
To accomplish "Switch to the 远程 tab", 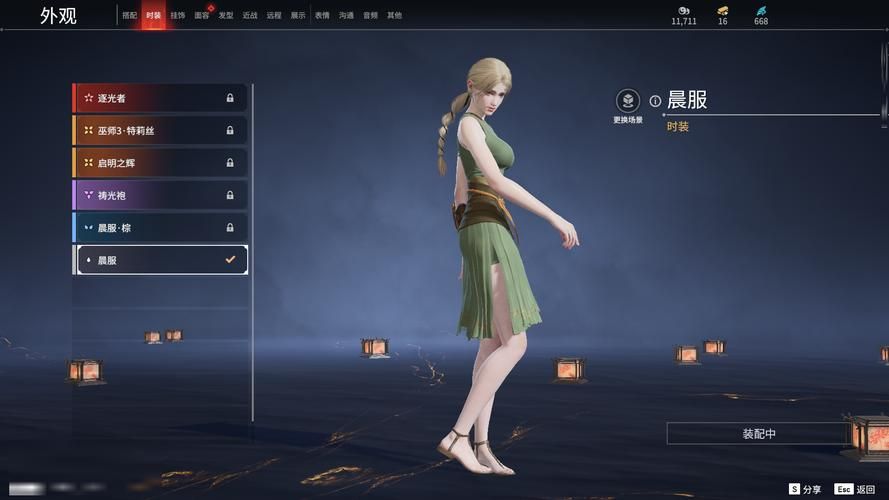I will pyautogui.click(x=274, y=16).
